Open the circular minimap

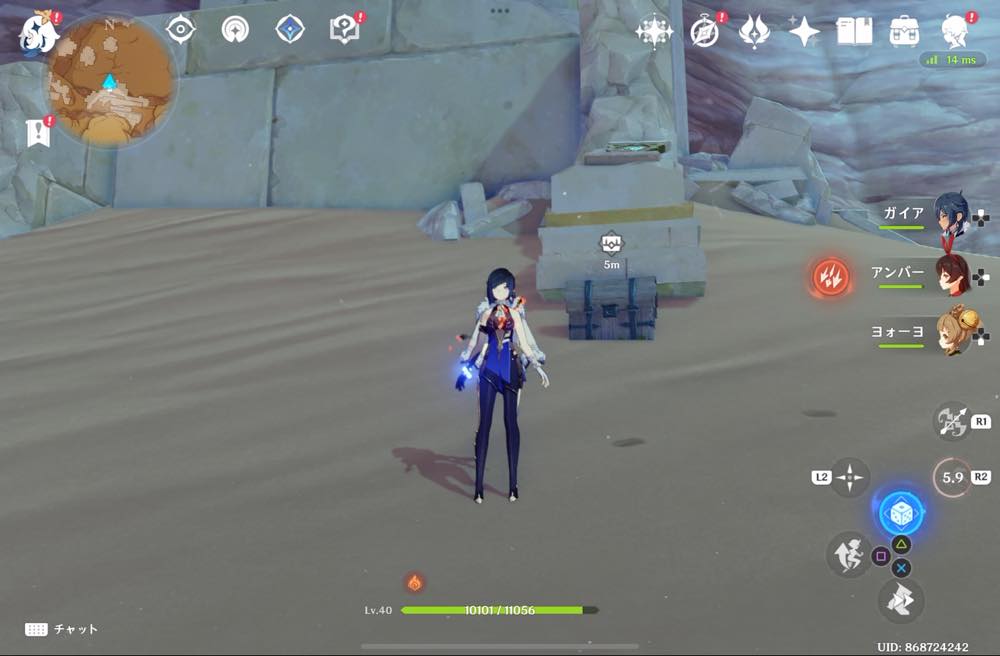point(110,82)
